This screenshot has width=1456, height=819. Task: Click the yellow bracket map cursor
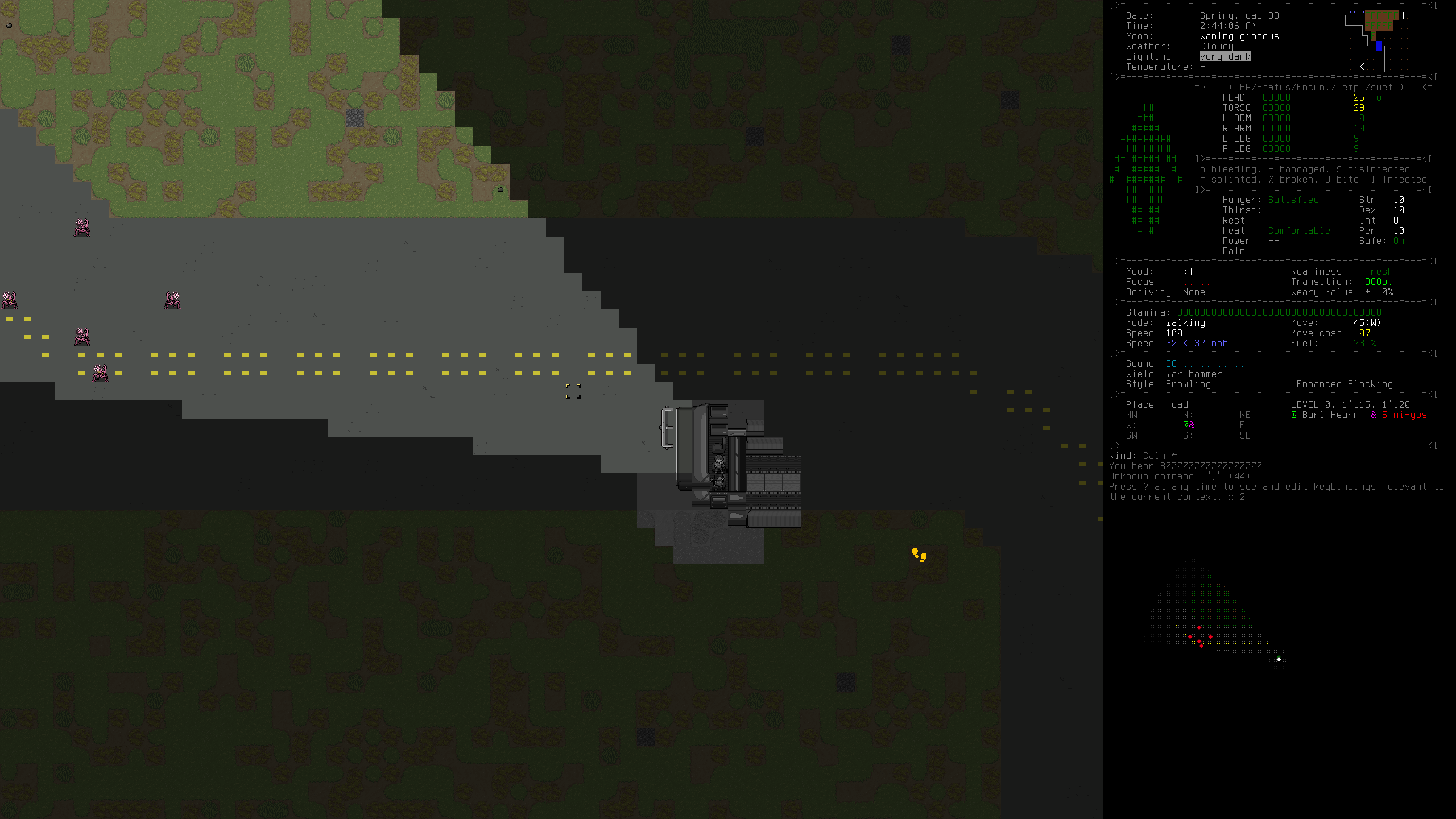tap(573, 391)
